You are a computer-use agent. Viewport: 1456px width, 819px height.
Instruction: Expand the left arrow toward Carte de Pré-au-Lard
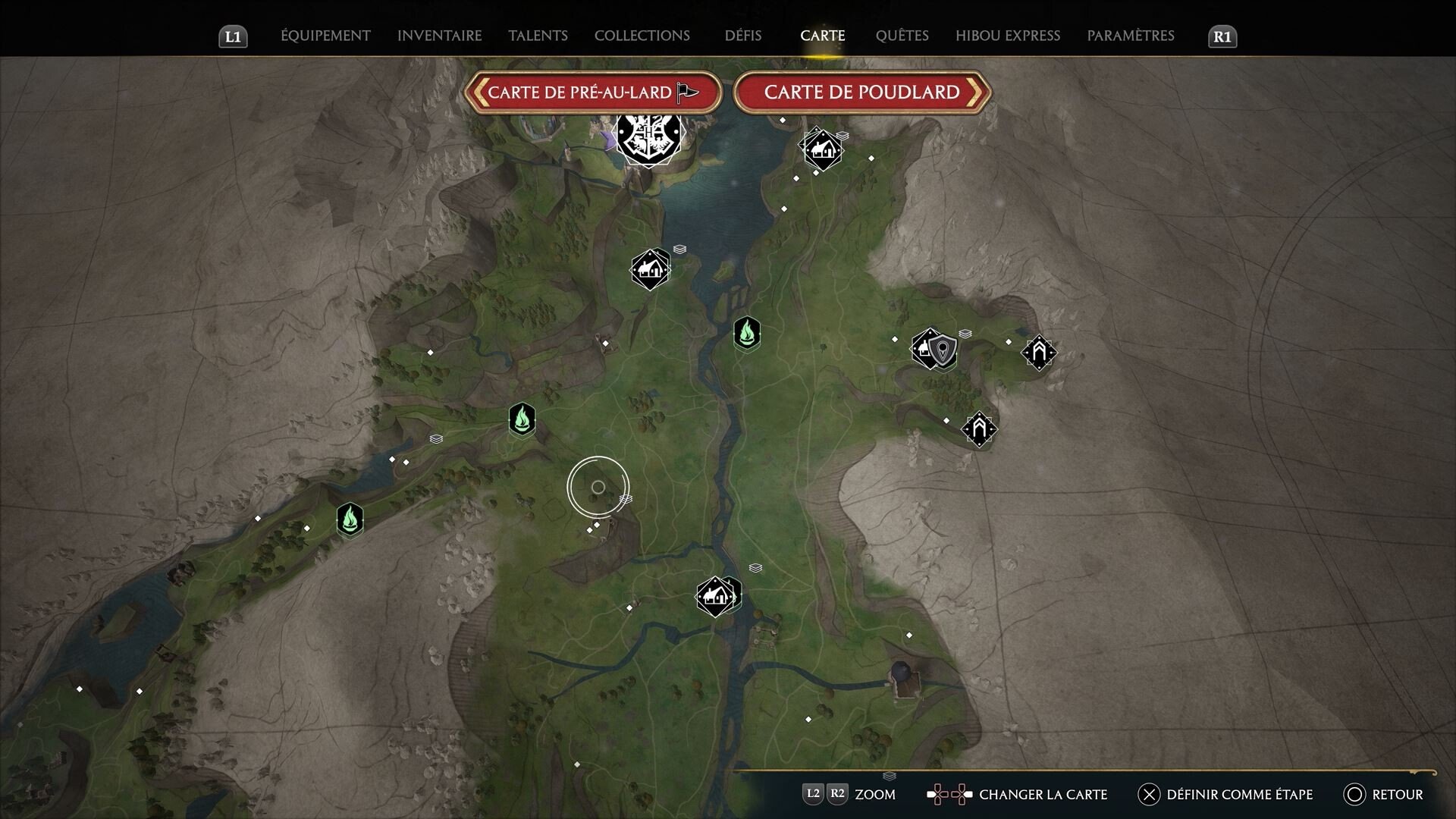click(479, 92)
